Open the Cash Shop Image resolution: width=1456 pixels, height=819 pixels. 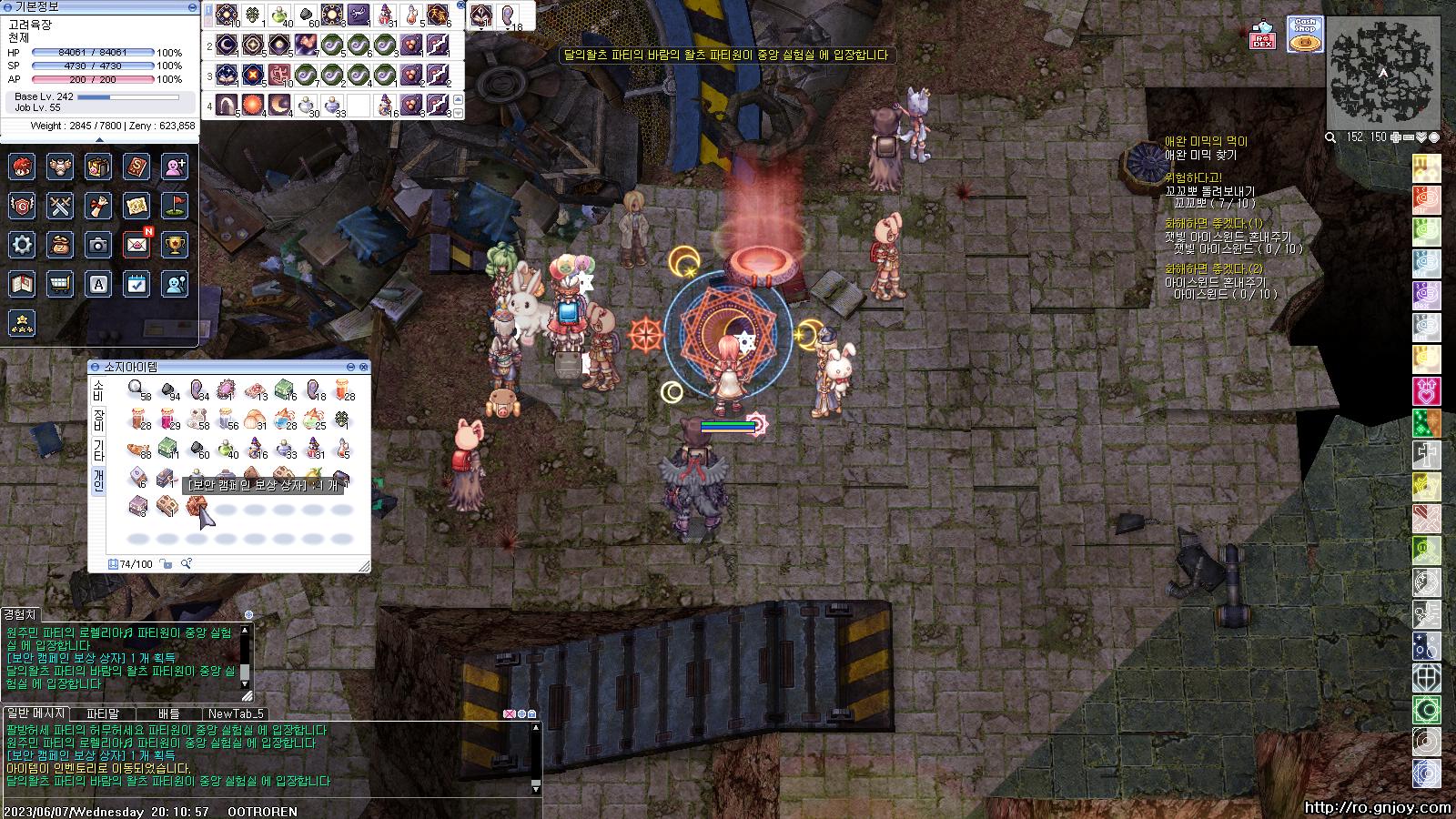click(x=1304, y=35)
